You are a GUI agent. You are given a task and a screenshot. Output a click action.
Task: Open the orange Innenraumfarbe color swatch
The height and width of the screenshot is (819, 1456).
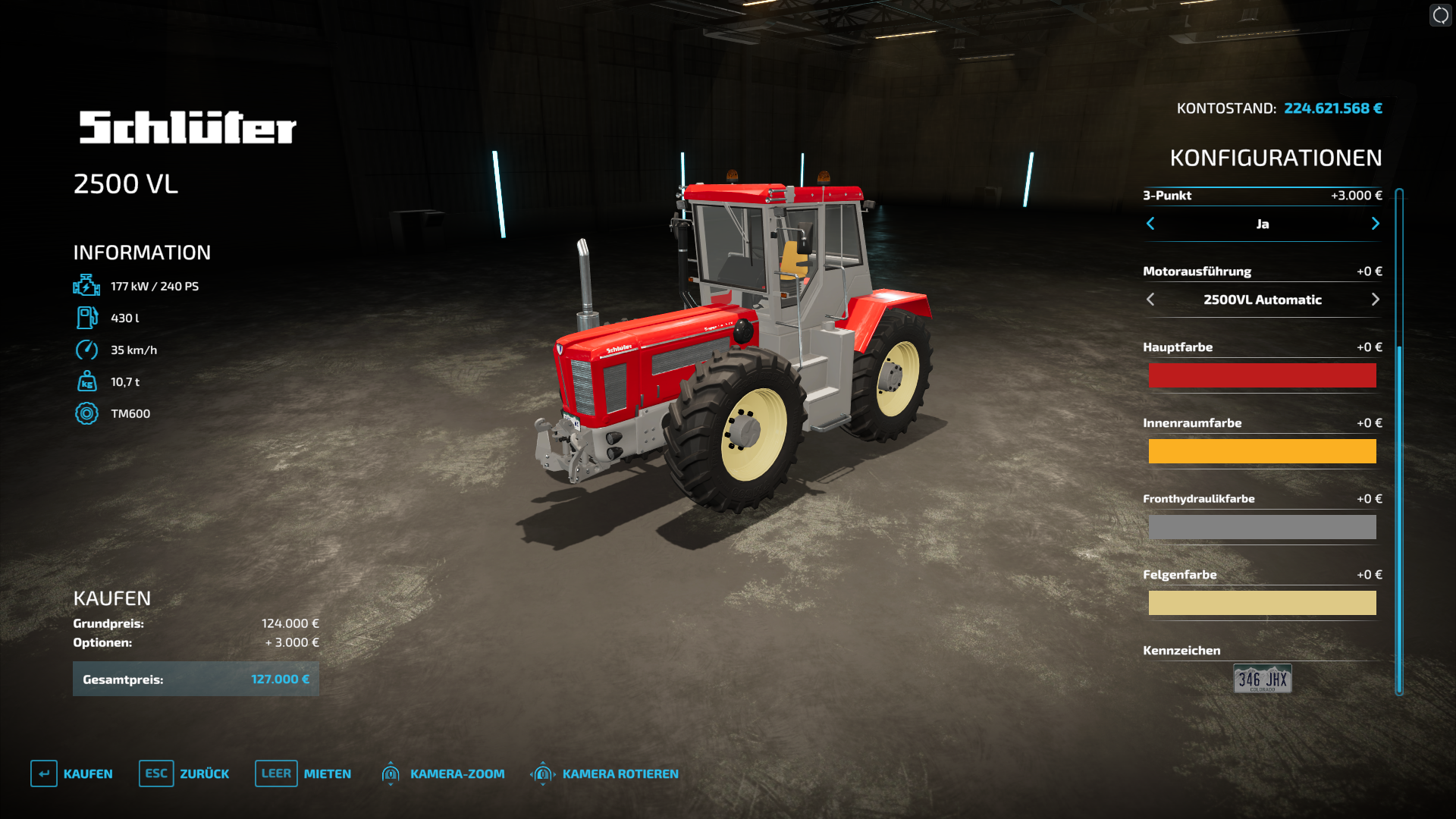click(x=1262, y=451)
